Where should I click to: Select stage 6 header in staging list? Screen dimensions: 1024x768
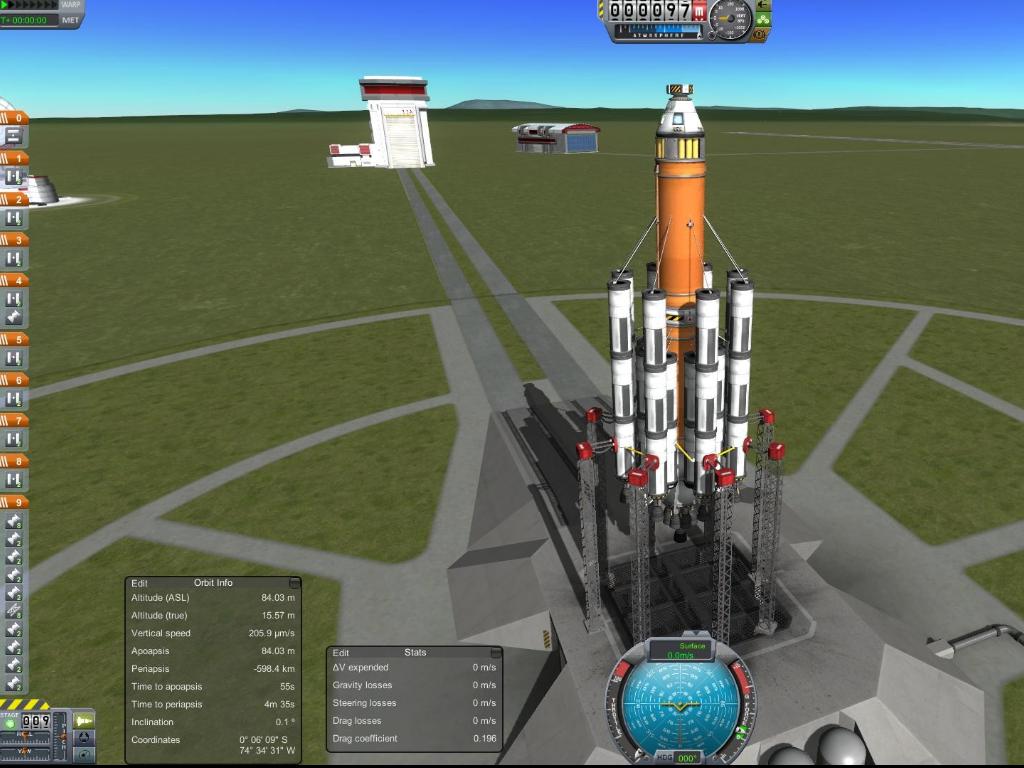(x=15, y=380)
